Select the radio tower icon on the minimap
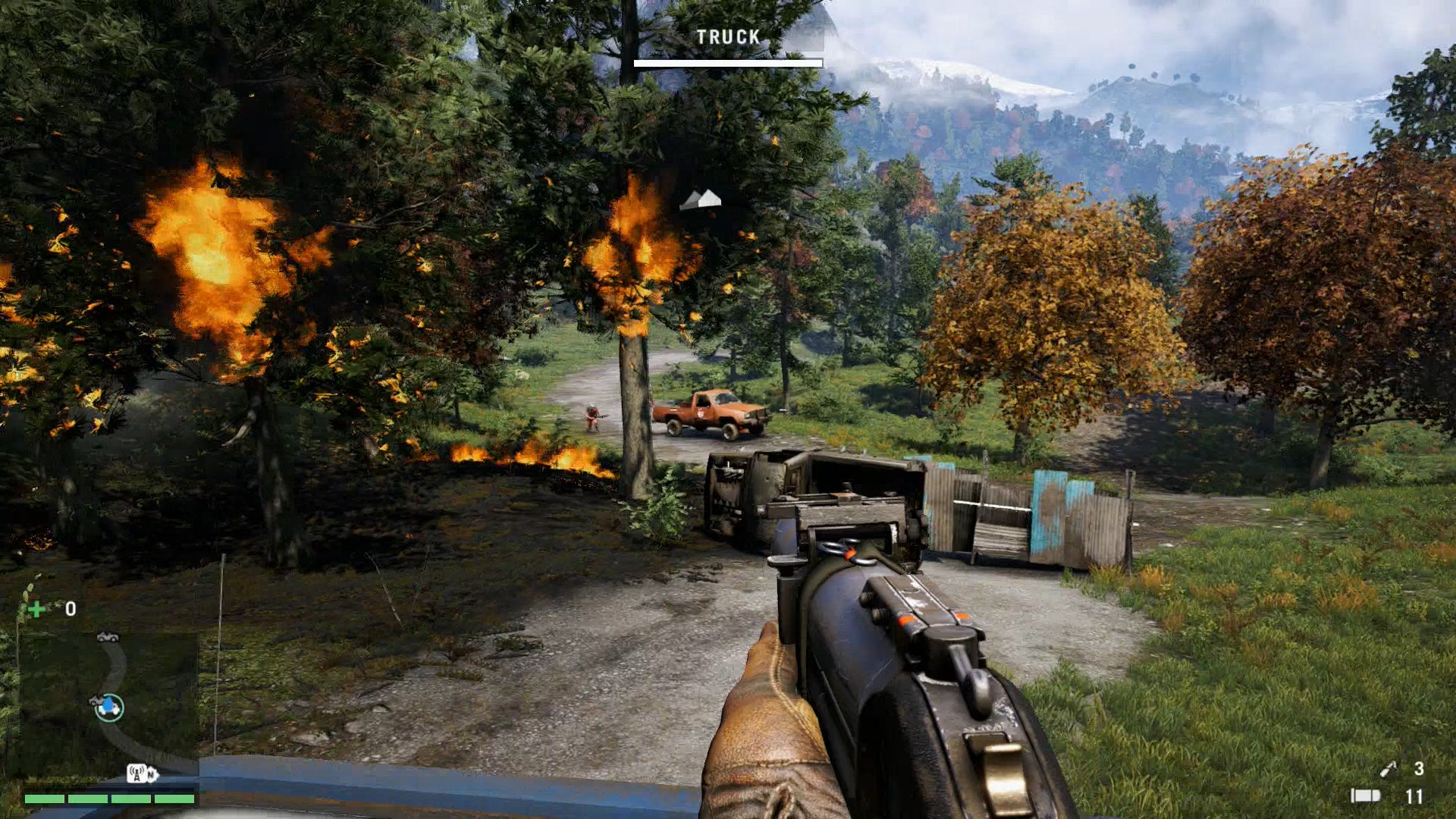This screenshot has height=819, width=1456. (x=136, y=773)
